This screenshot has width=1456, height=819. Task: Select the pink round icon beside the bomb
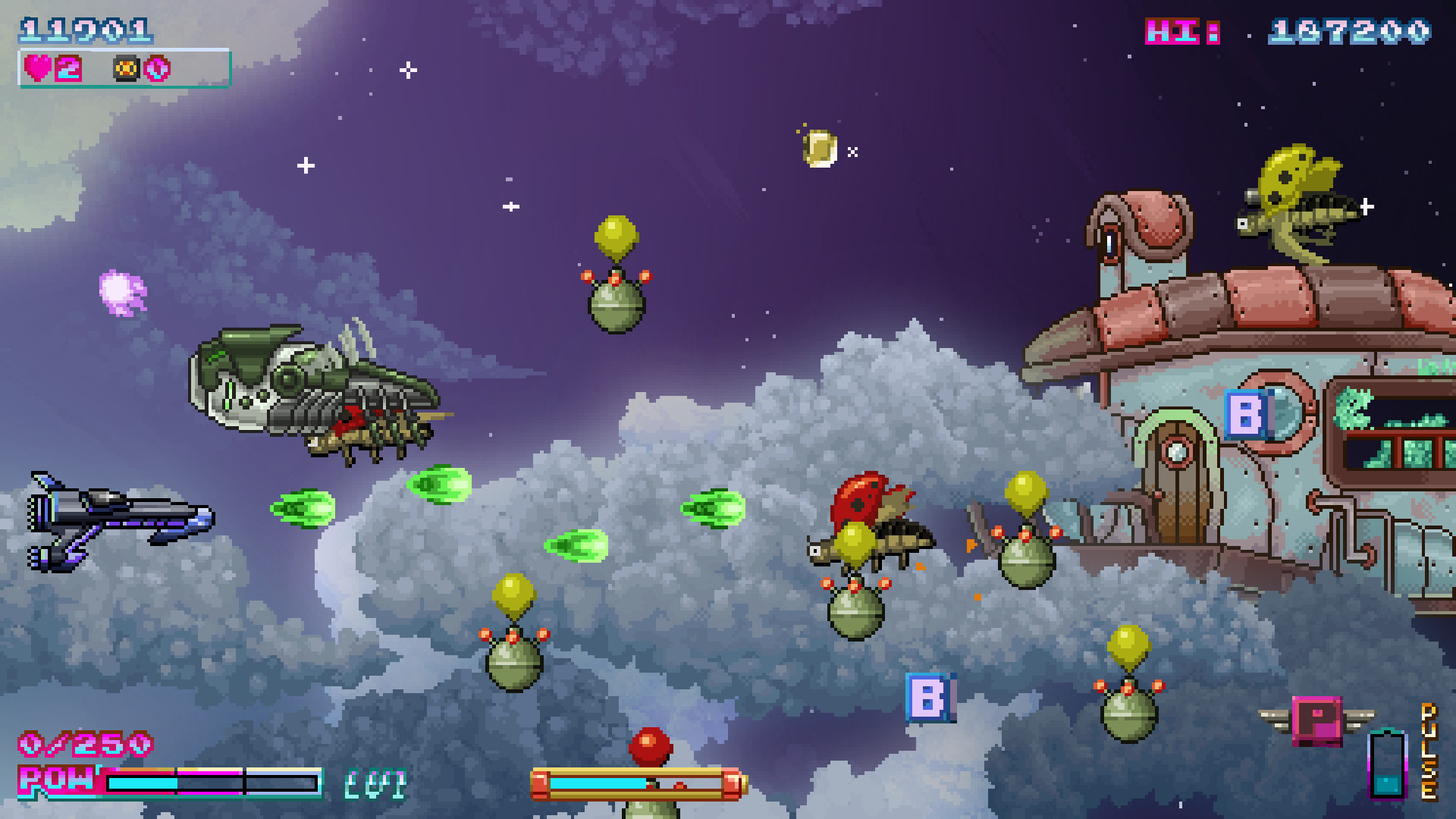[x=158, y=69]
